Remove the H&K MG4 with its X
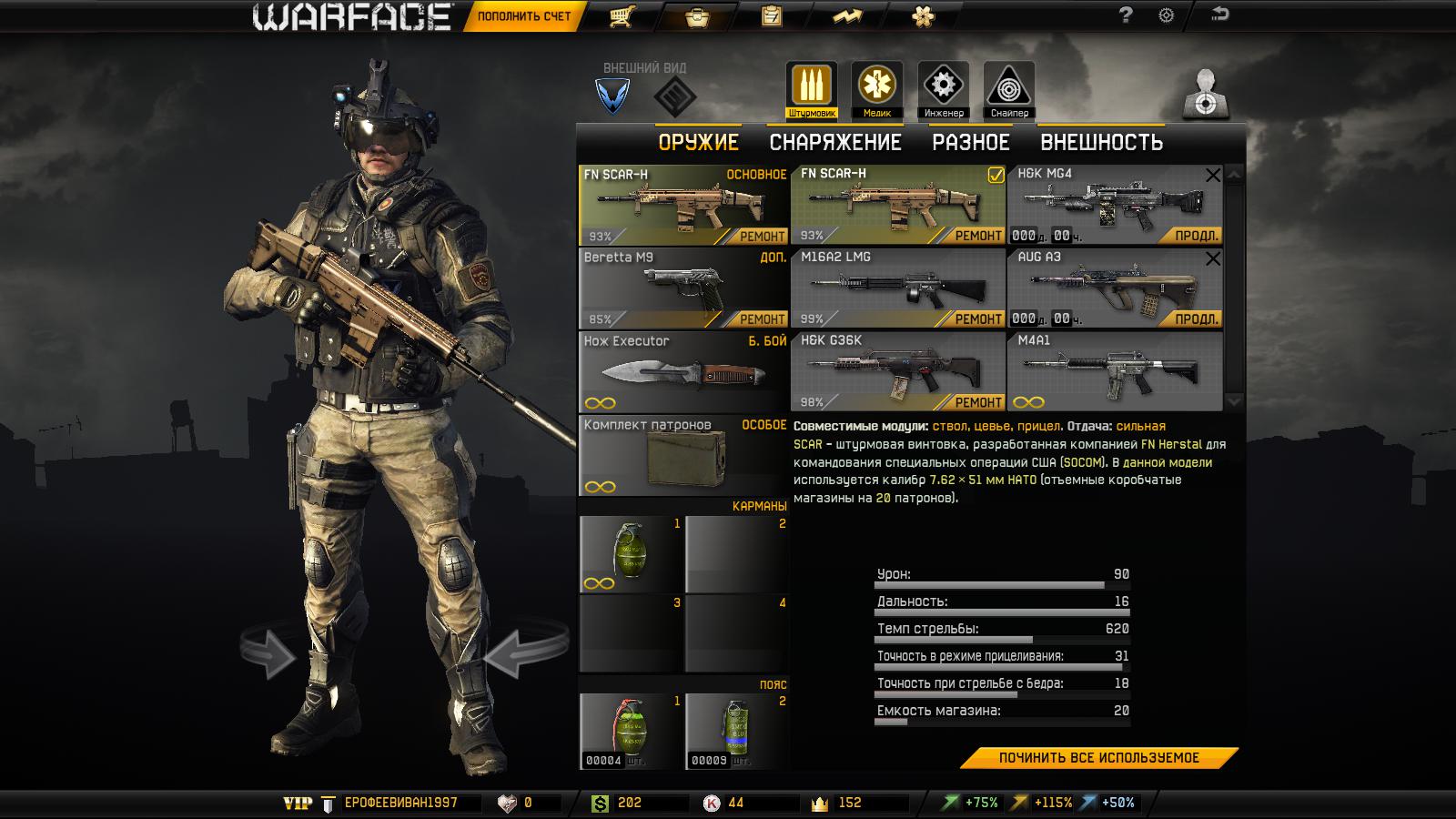 tap(1212, 176)
